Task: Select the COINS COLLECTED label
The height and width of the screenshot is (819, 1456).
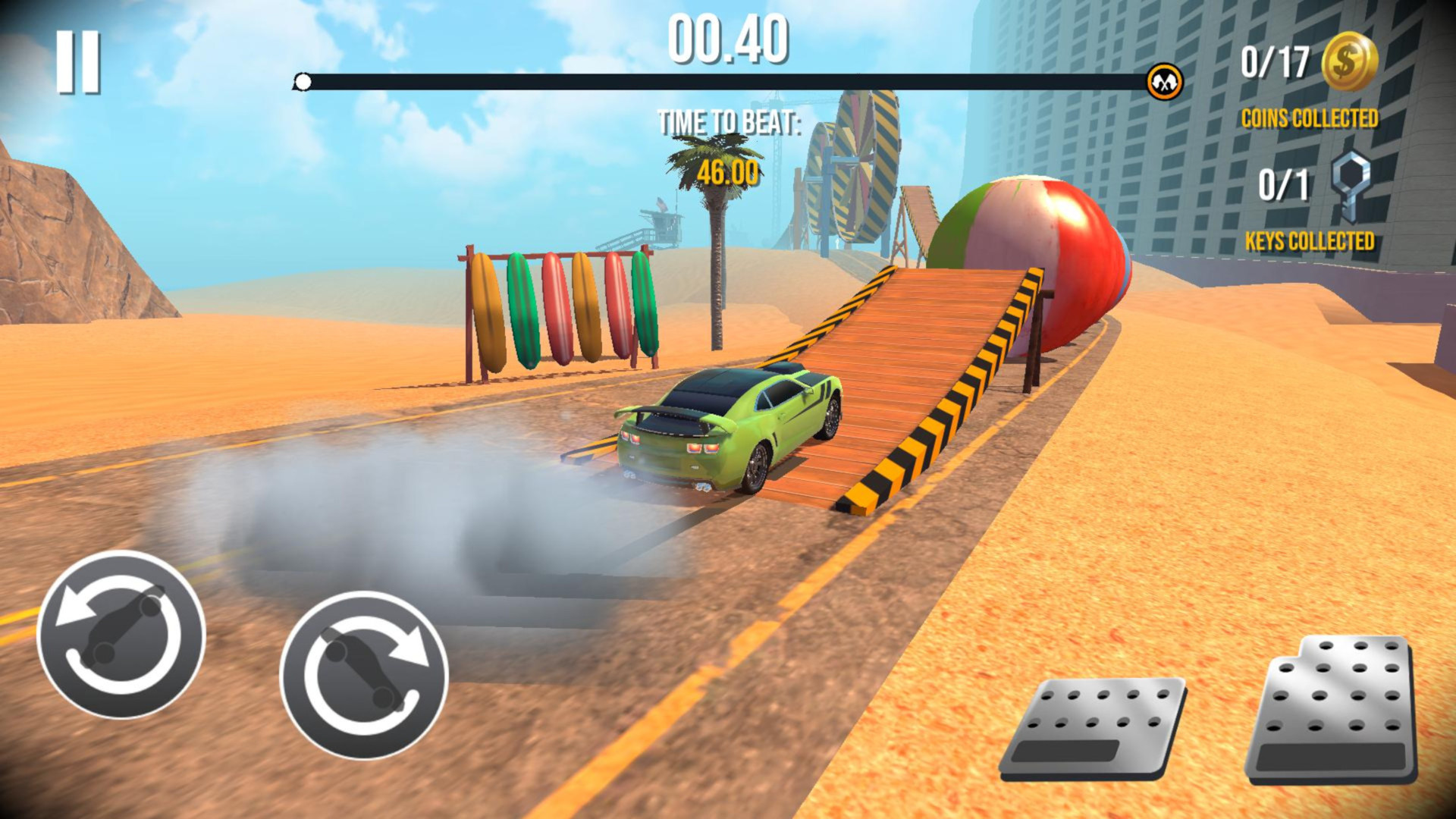Action: tap(1311, 118)
